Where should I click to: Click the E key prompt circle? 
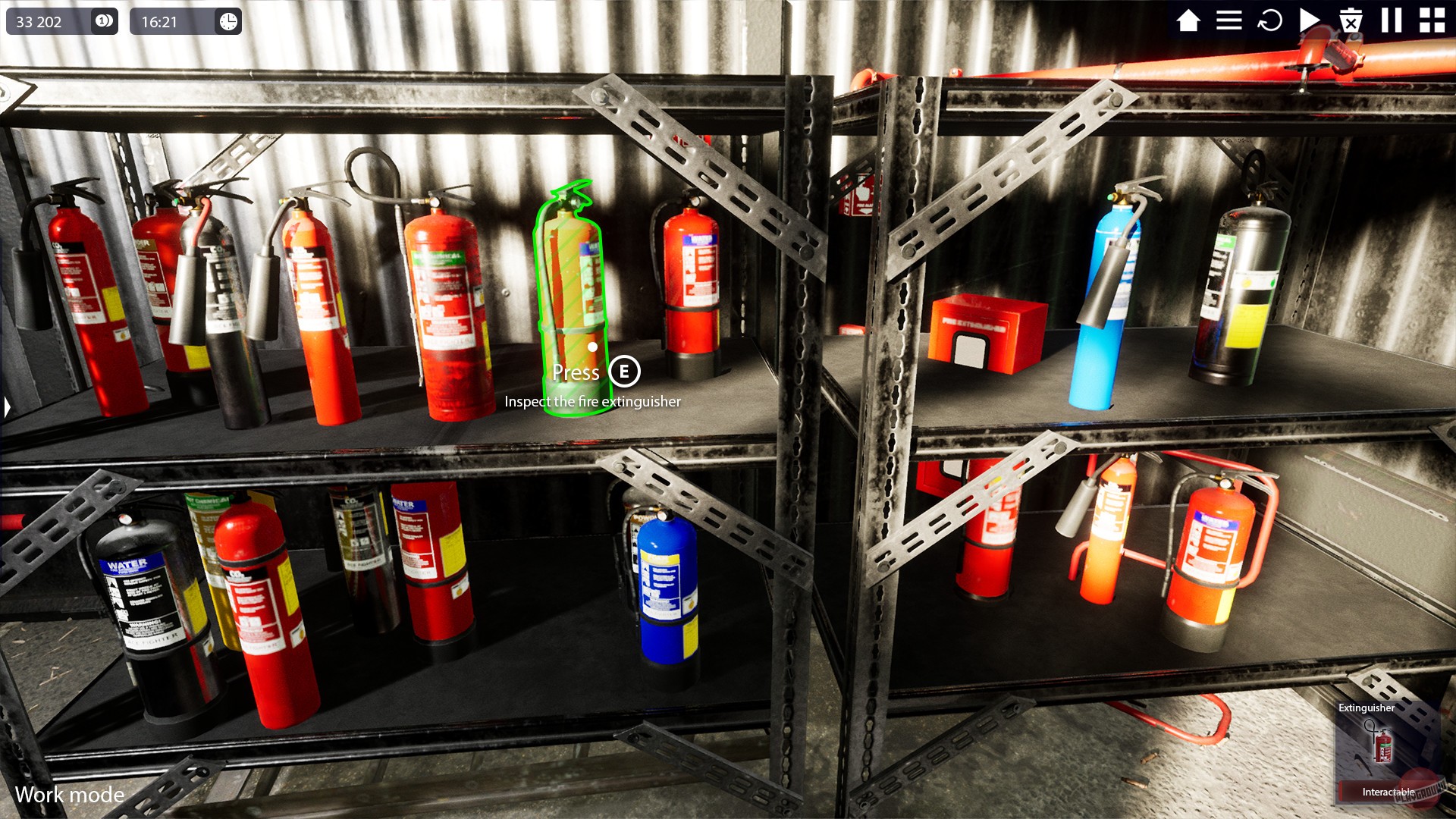623,372
